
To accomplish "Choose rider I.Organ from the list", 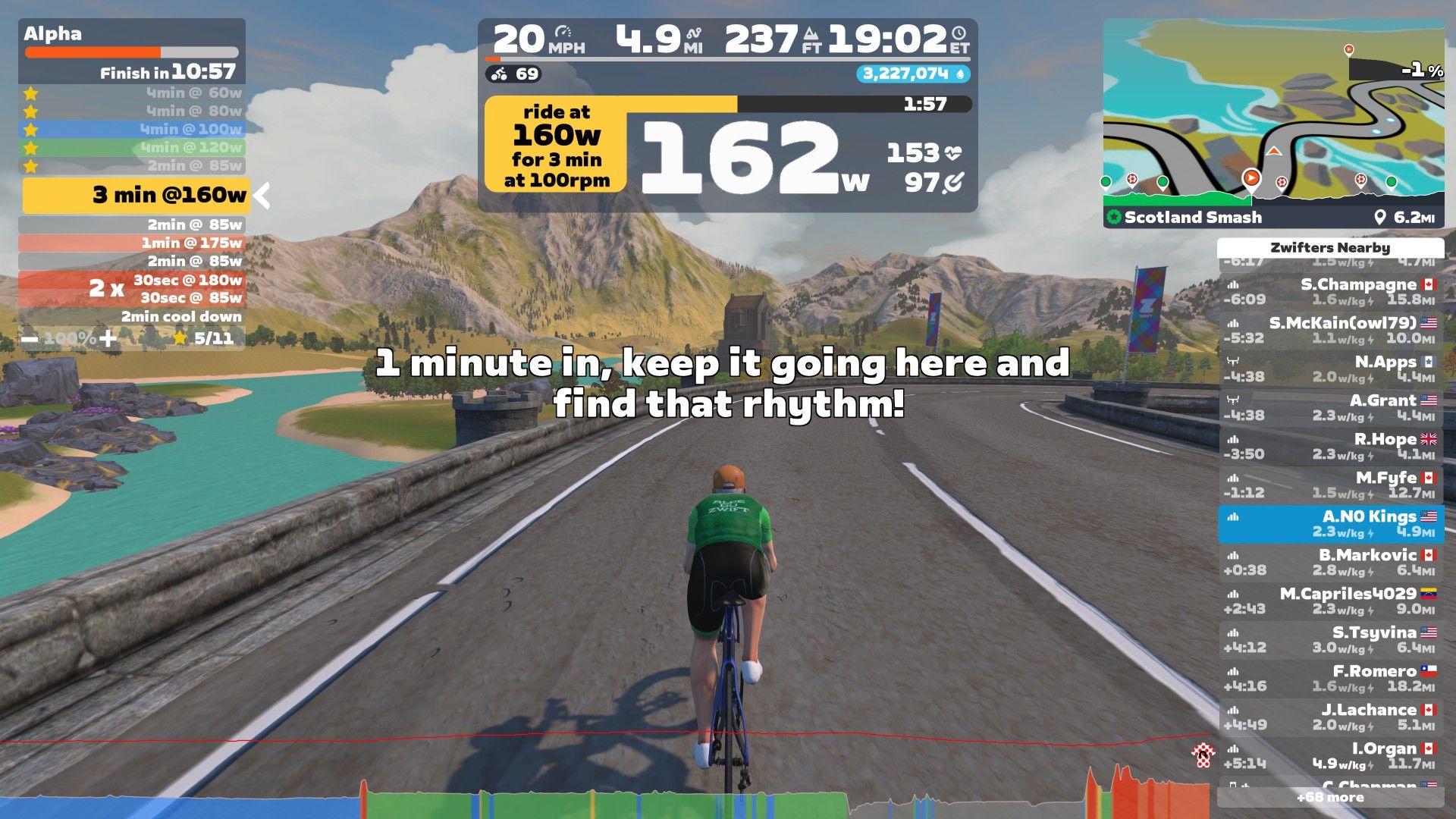I will 1330,756.
